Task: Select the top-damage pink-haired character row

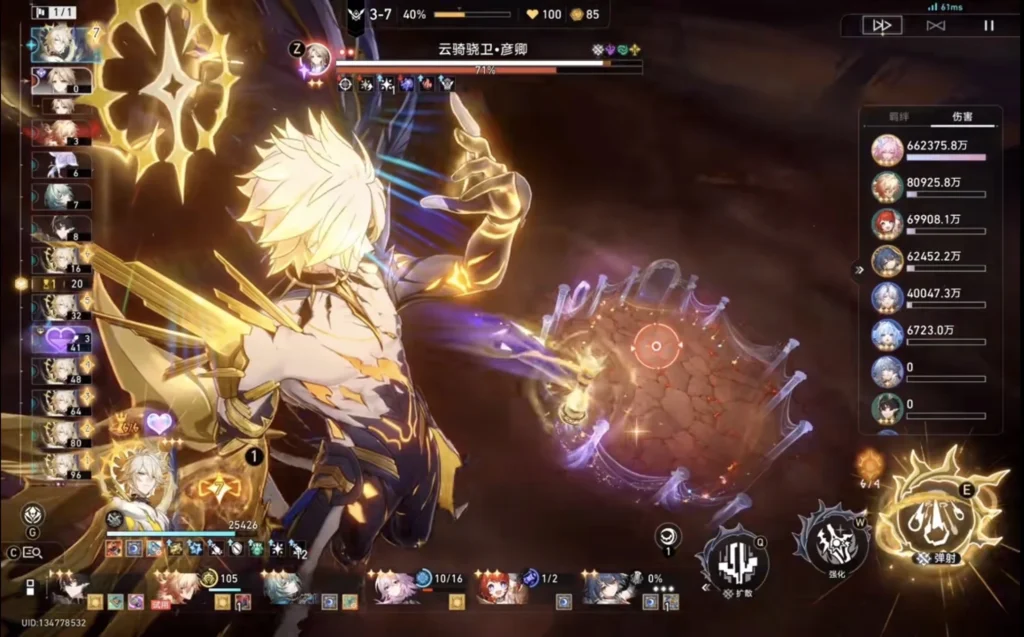Action: click(886, 150)
